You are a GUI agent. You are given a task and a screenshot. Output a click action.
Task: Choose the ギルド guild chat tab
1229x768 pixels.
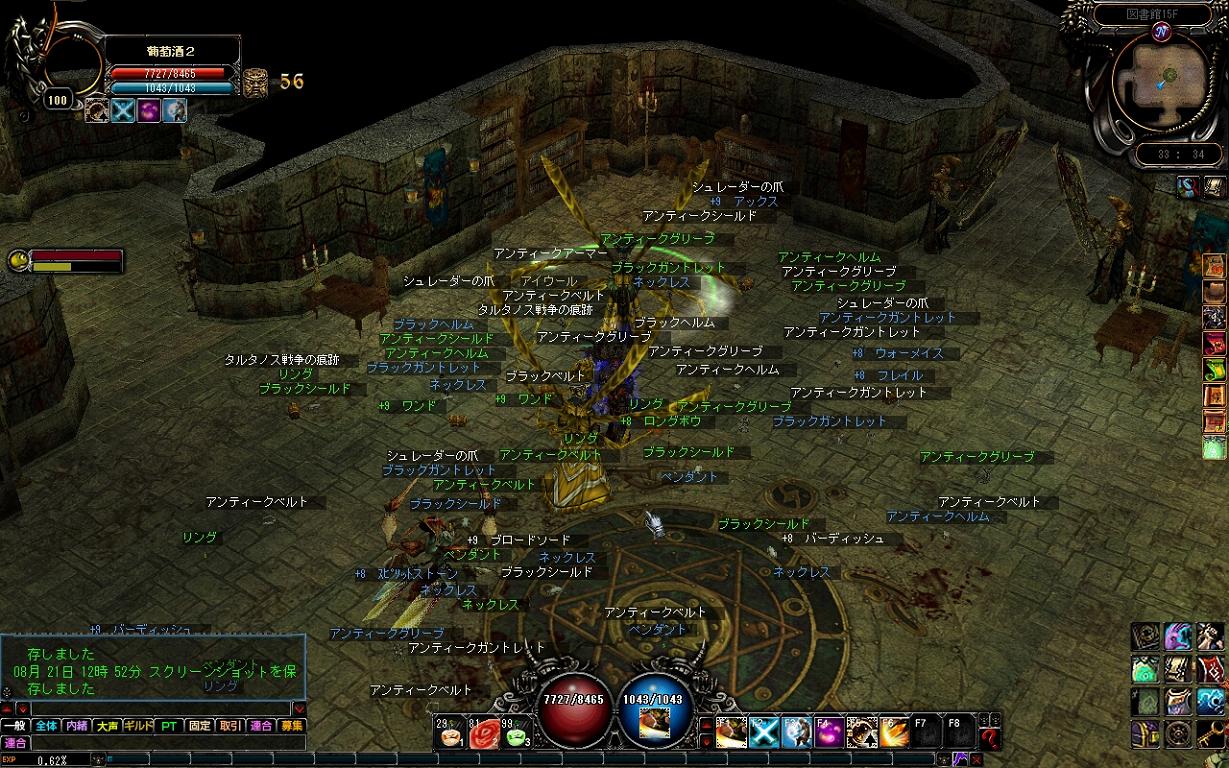(138, 726)
